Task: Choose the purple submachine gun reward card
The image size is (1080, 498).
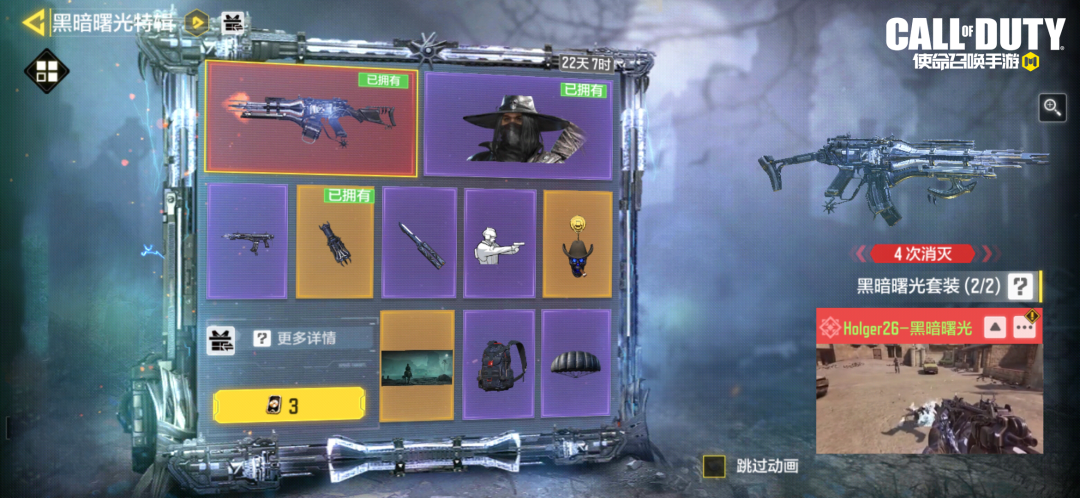Action: coord(247,240)
